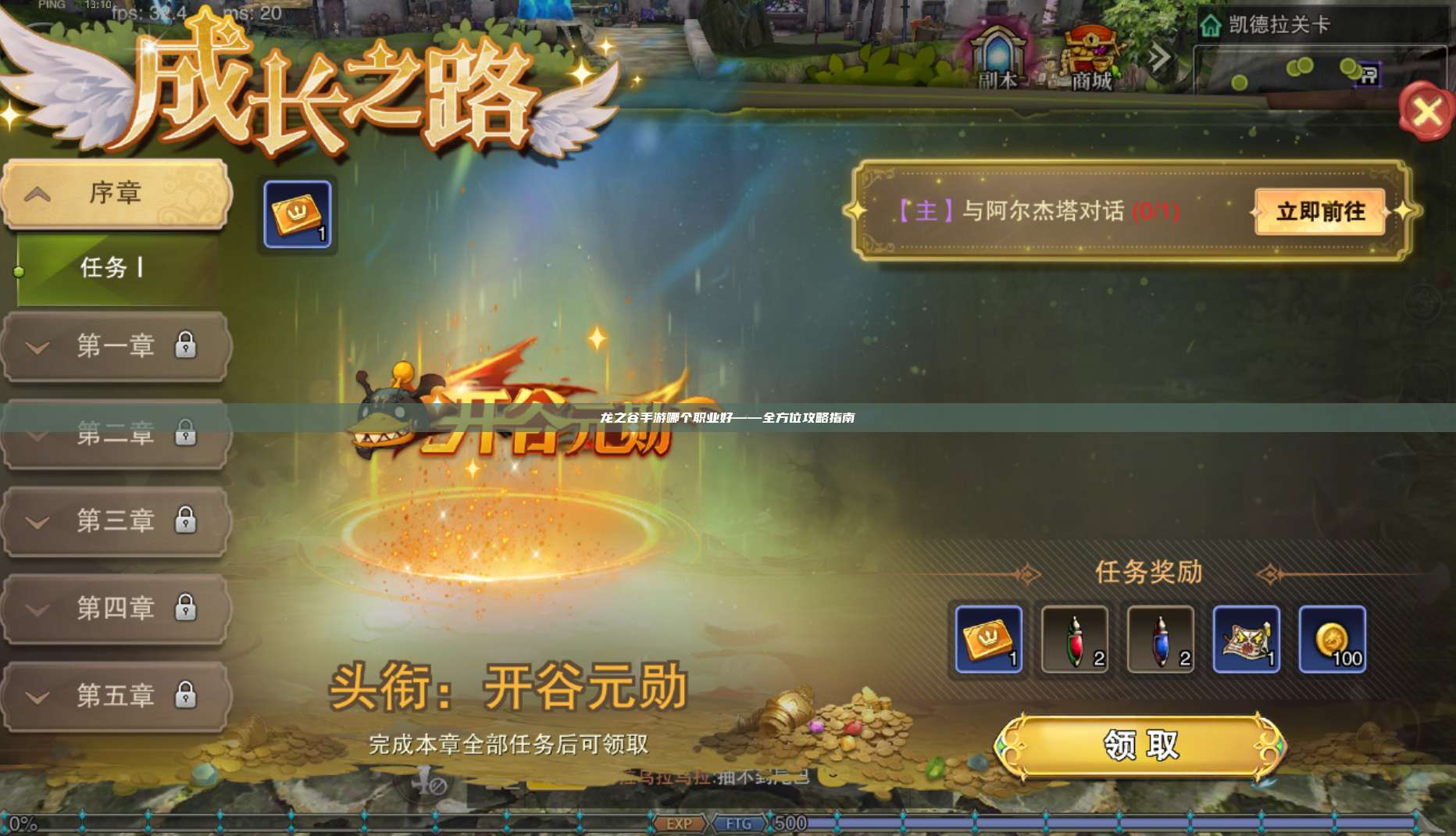This screenshot has height=836, width=1456.
Task: Click the 立即前往 button
Action: (1317, 212)
